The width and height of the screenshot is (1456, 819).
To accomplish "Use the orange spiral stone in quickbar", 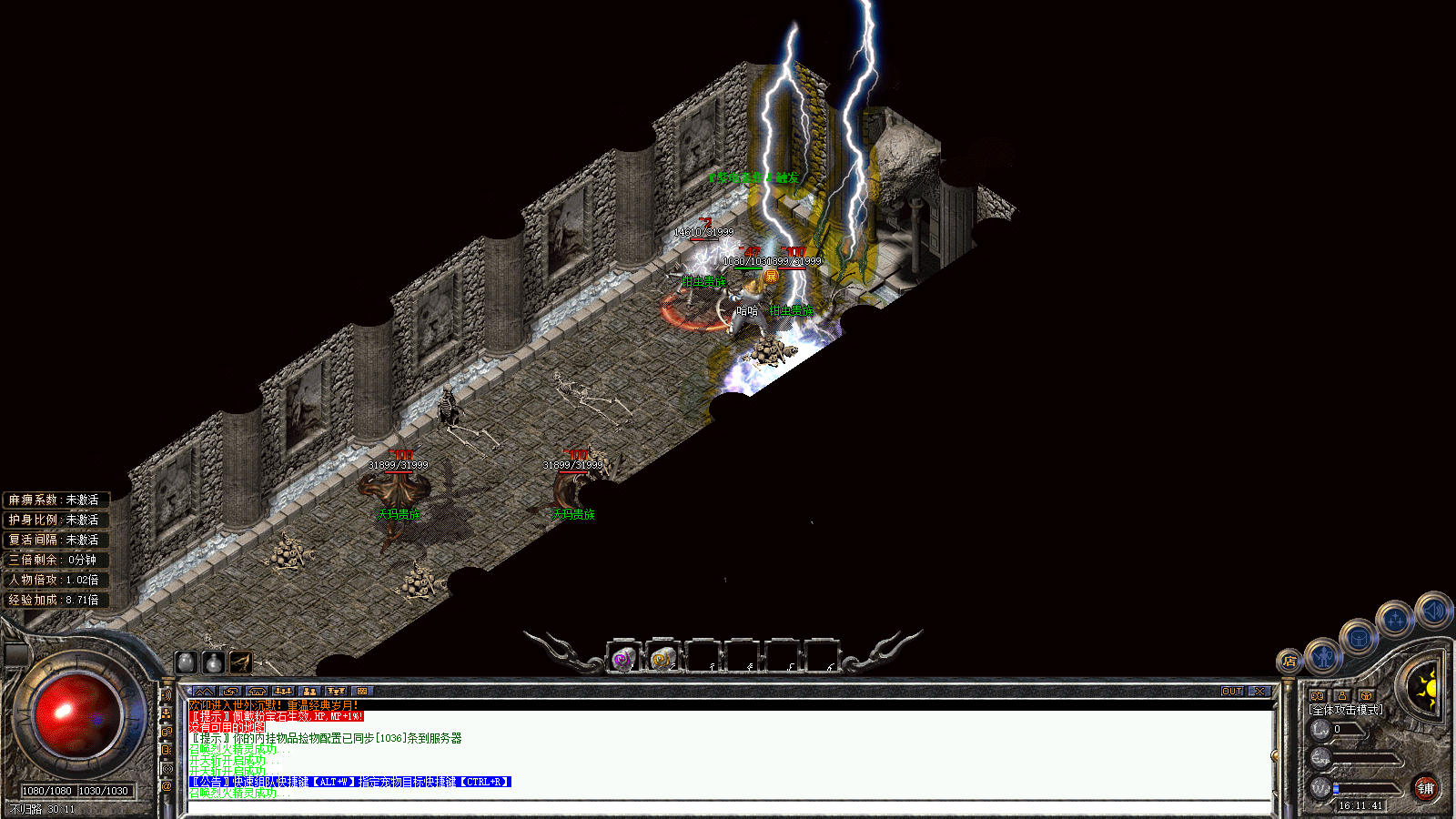I will (662, 658).
